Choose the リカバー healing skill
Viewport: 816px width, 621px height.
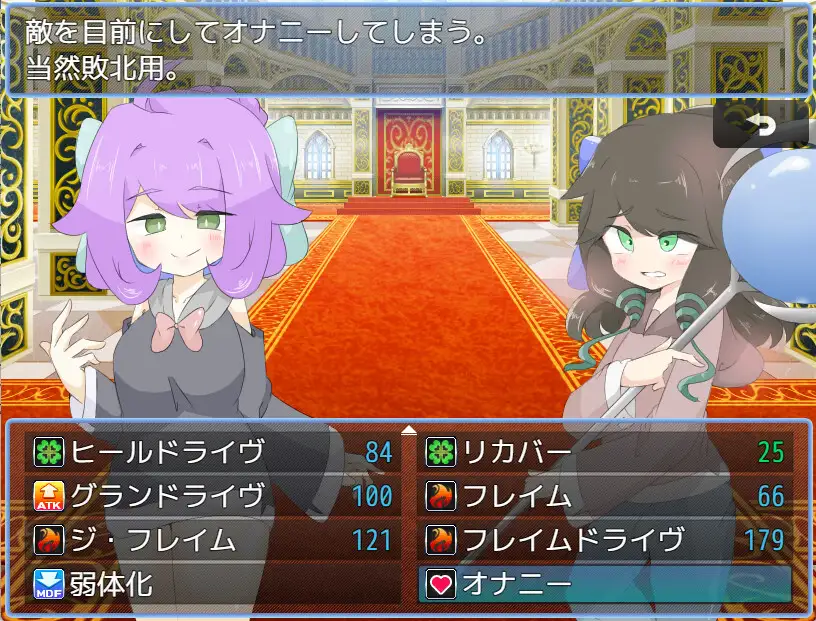coord(605,452)
